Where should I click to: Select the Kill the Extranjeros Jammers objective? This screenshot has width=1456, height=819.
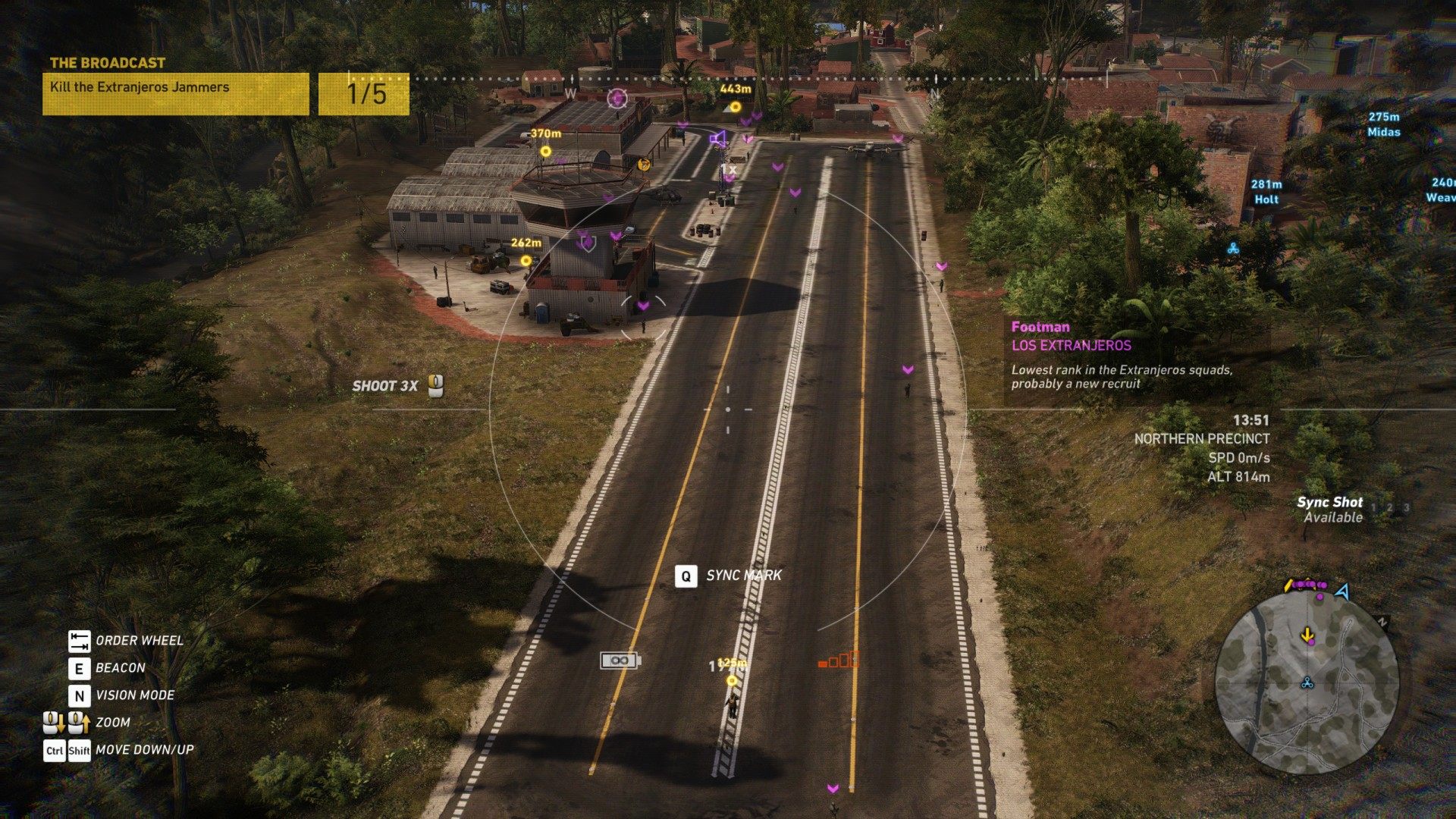[175, 93]
